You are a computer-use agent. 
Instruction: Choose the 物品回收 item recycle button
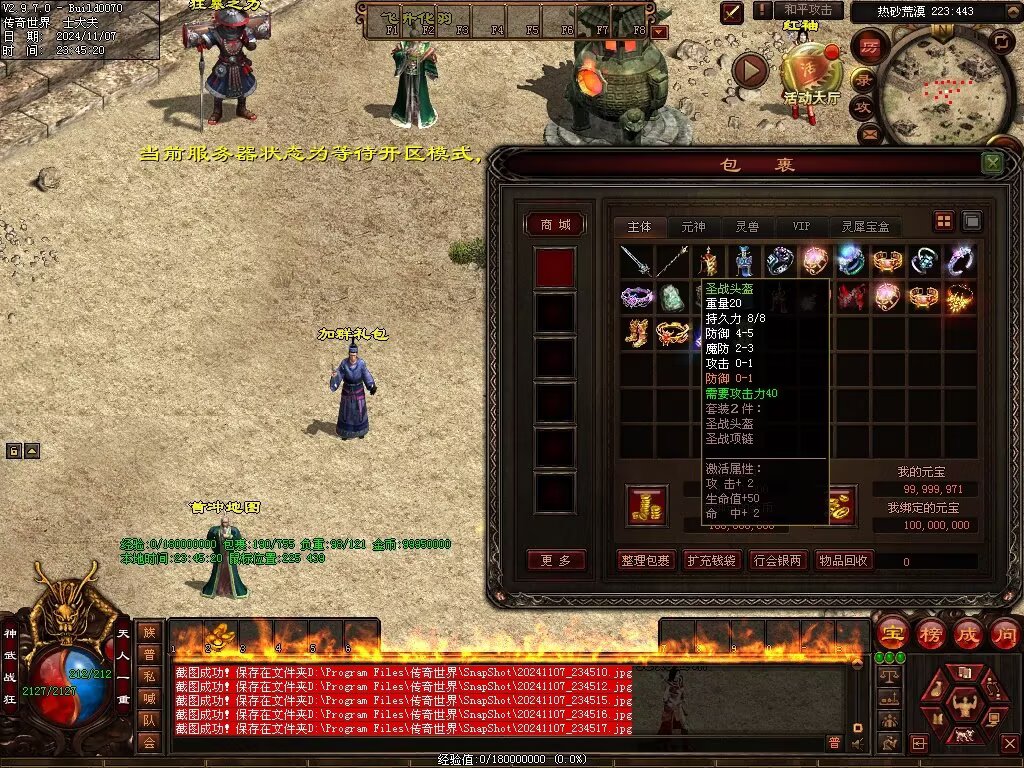pos(843,560)
